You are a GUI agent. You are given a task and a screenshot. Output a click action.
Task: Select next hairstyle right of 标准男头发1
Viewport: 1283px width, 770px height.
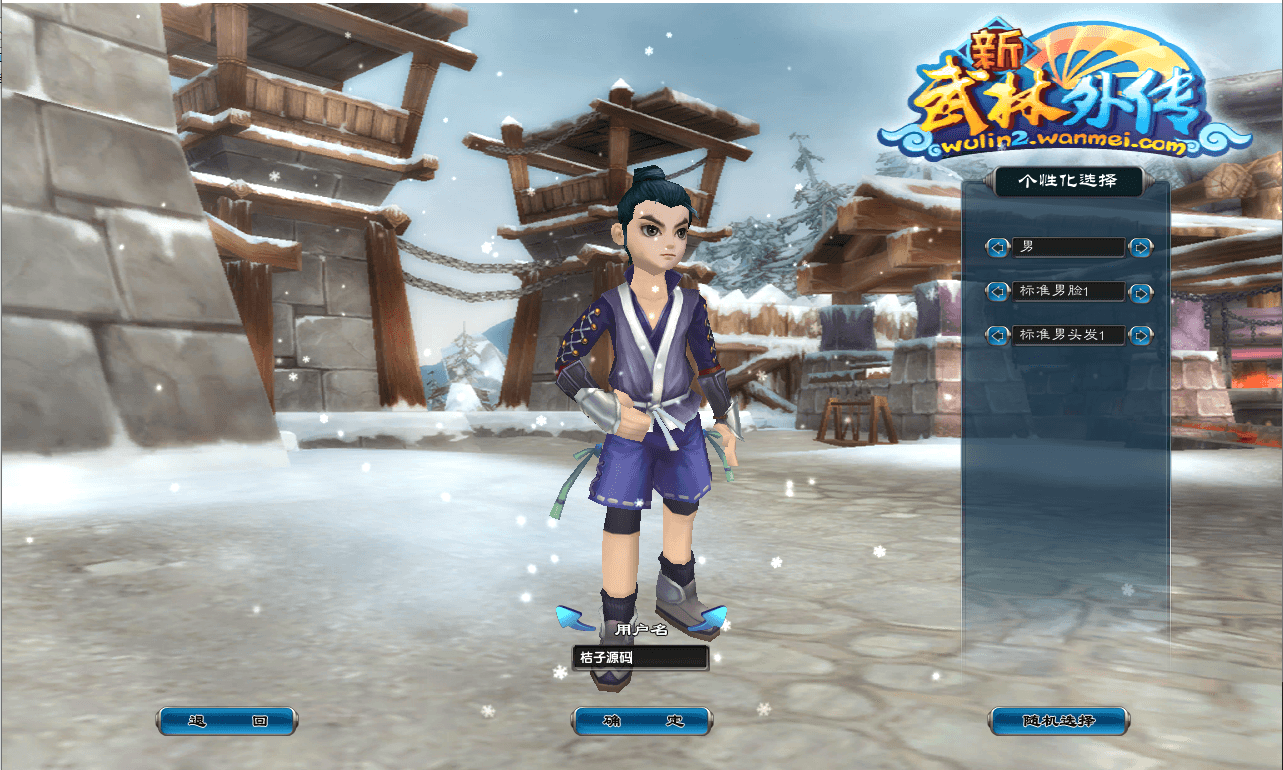(x=1140, y=335)
